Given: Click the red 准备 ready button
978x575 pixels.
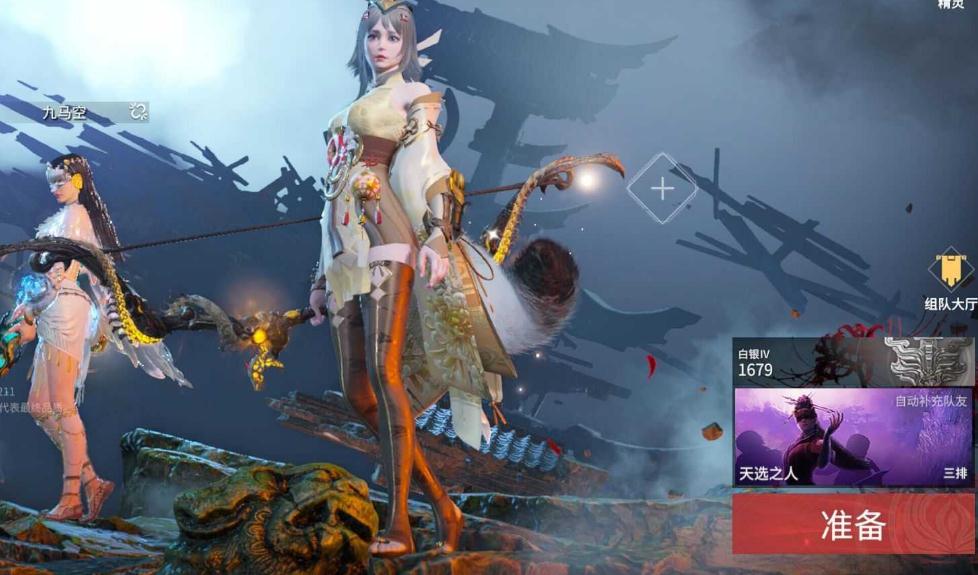Looking at the screenshot, I should click(854, 524).
